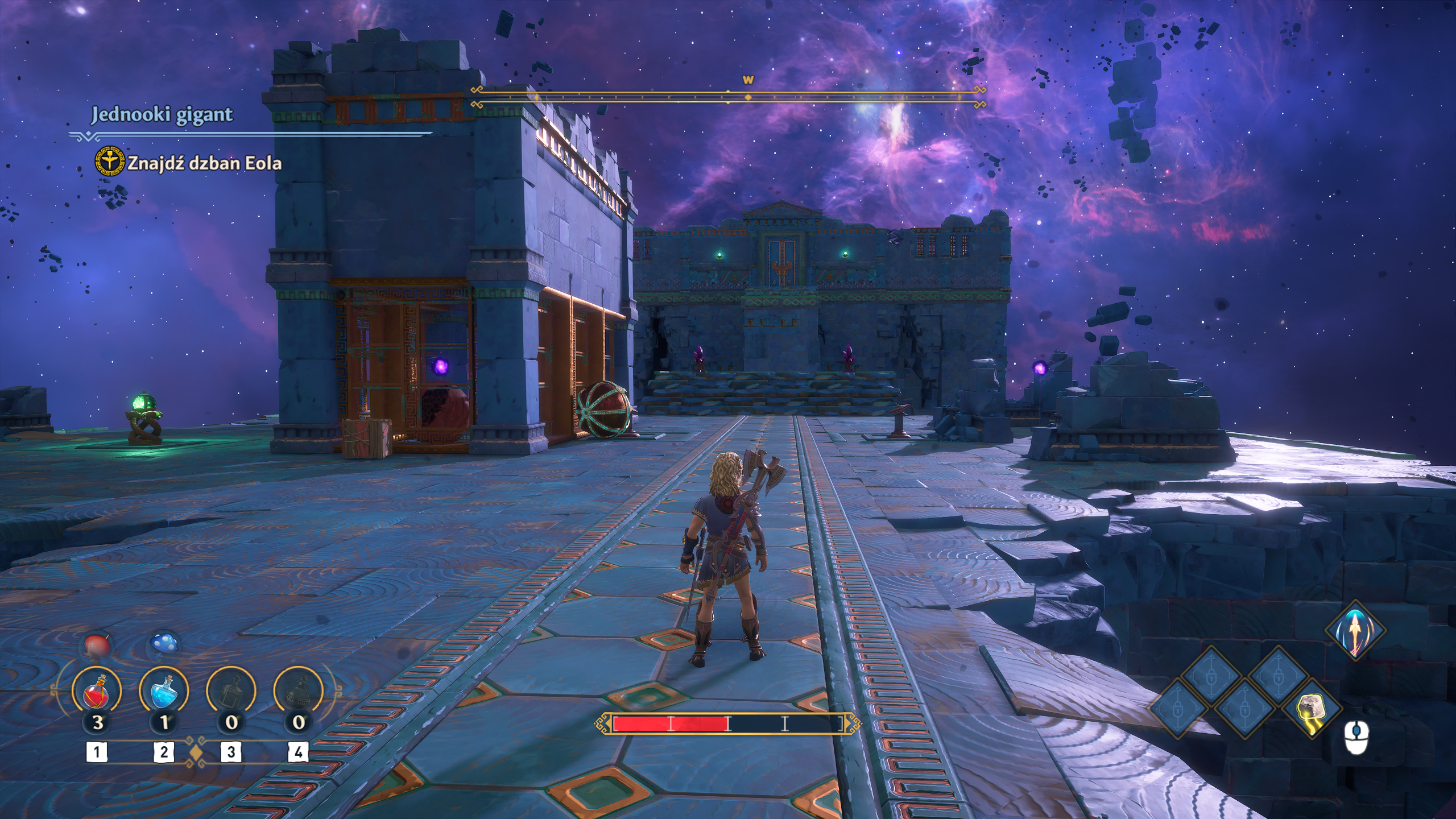Open the Jednooki gigant quest tracker
Screen dimensions: 1456x819
162,115
